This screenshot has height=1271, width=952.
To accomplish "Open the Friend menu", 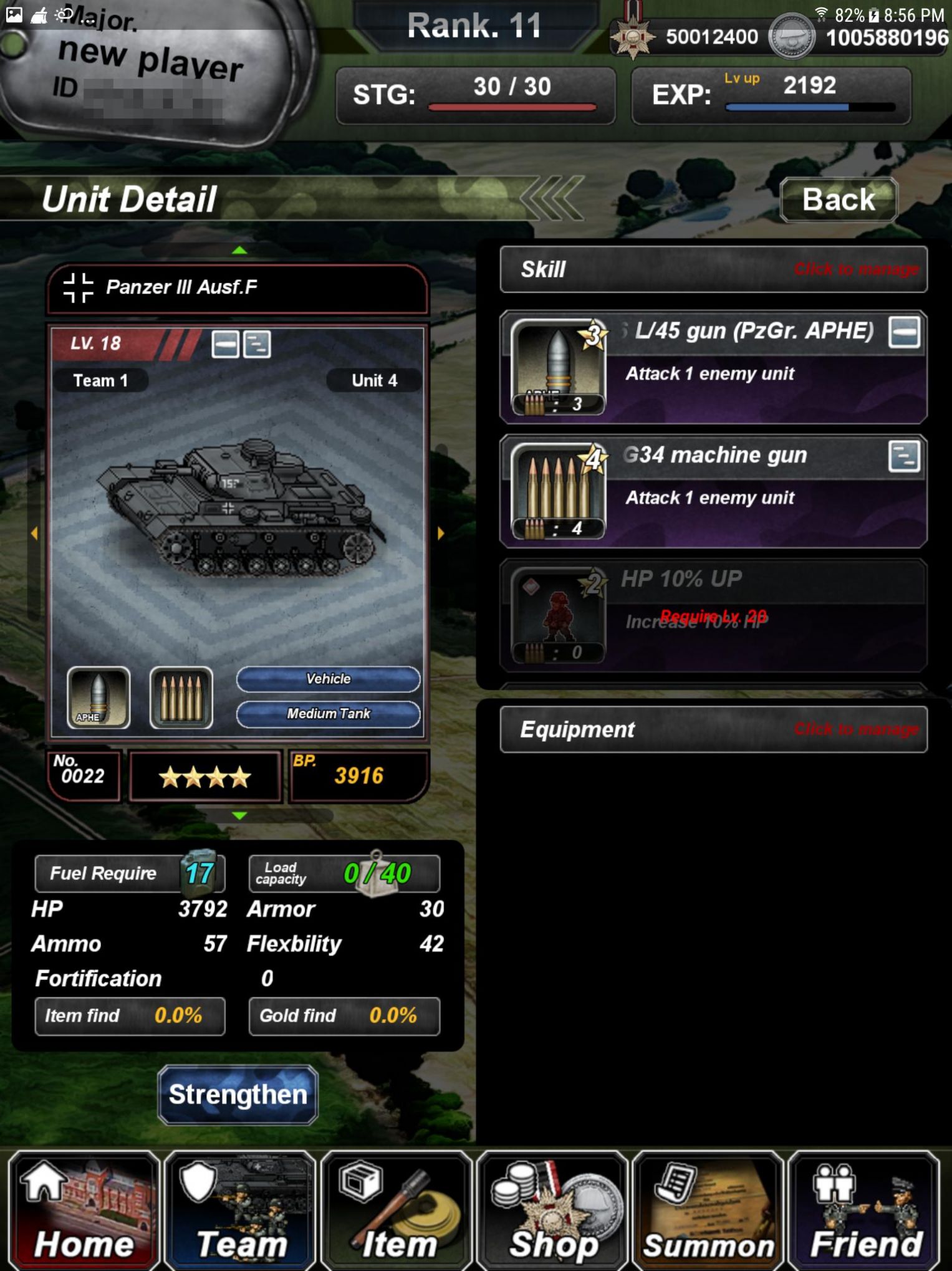I will (x=864, y=1209).
